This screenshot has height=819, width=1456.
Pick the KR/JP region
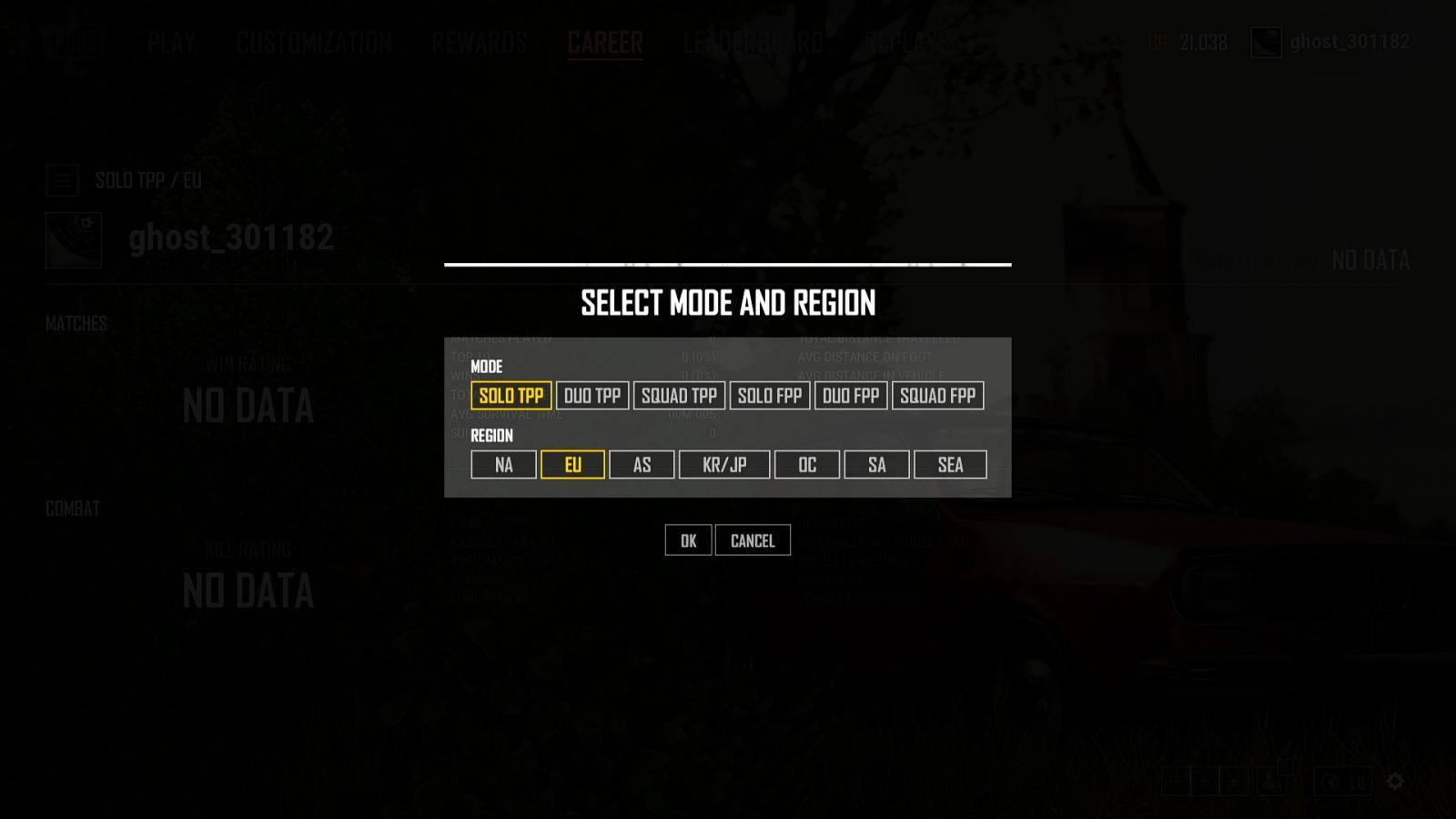[x=724, y=465]
